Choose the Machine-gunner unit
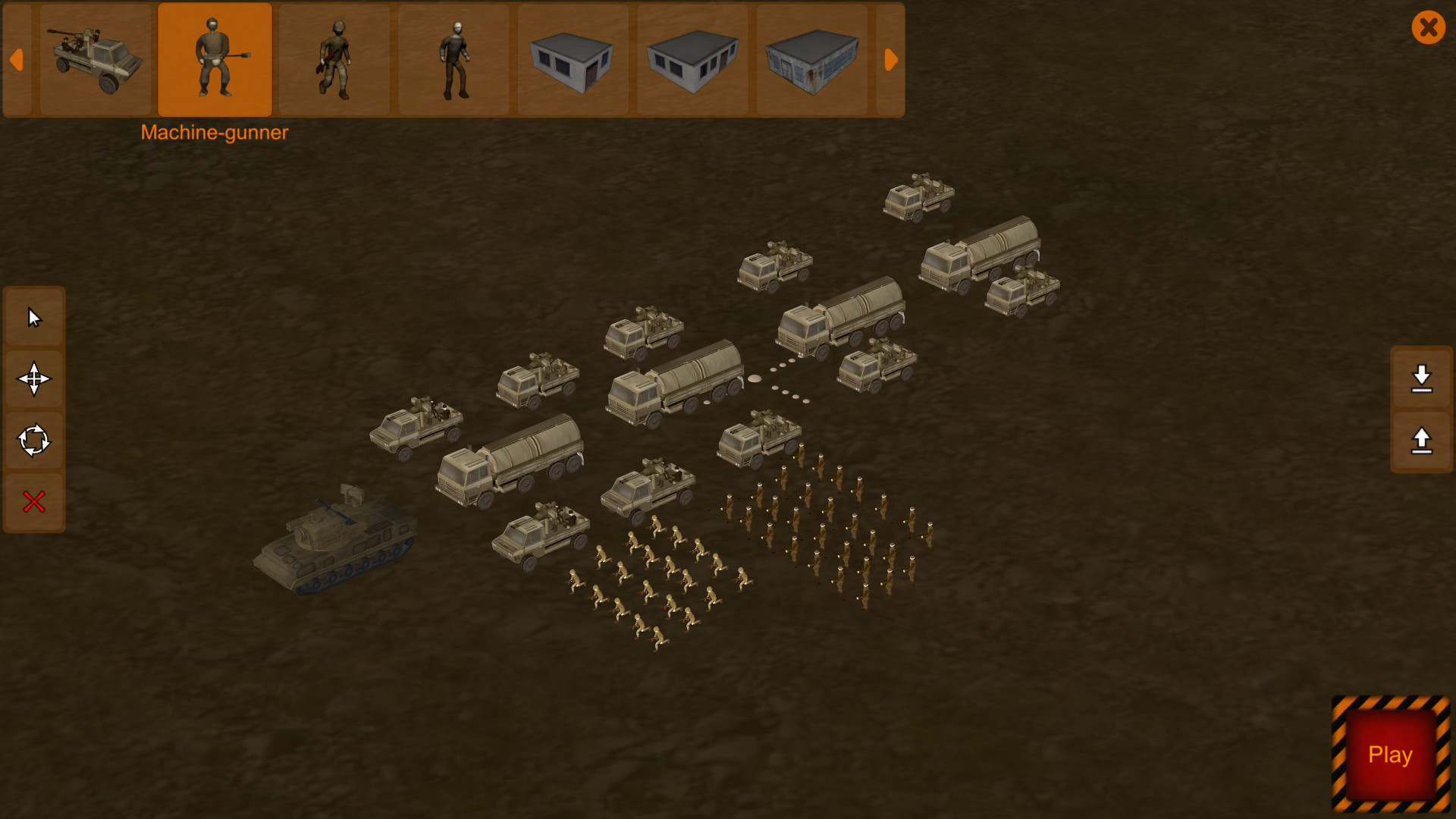The height and width of the screenshot is (819, 1456). tap(215, 60)
